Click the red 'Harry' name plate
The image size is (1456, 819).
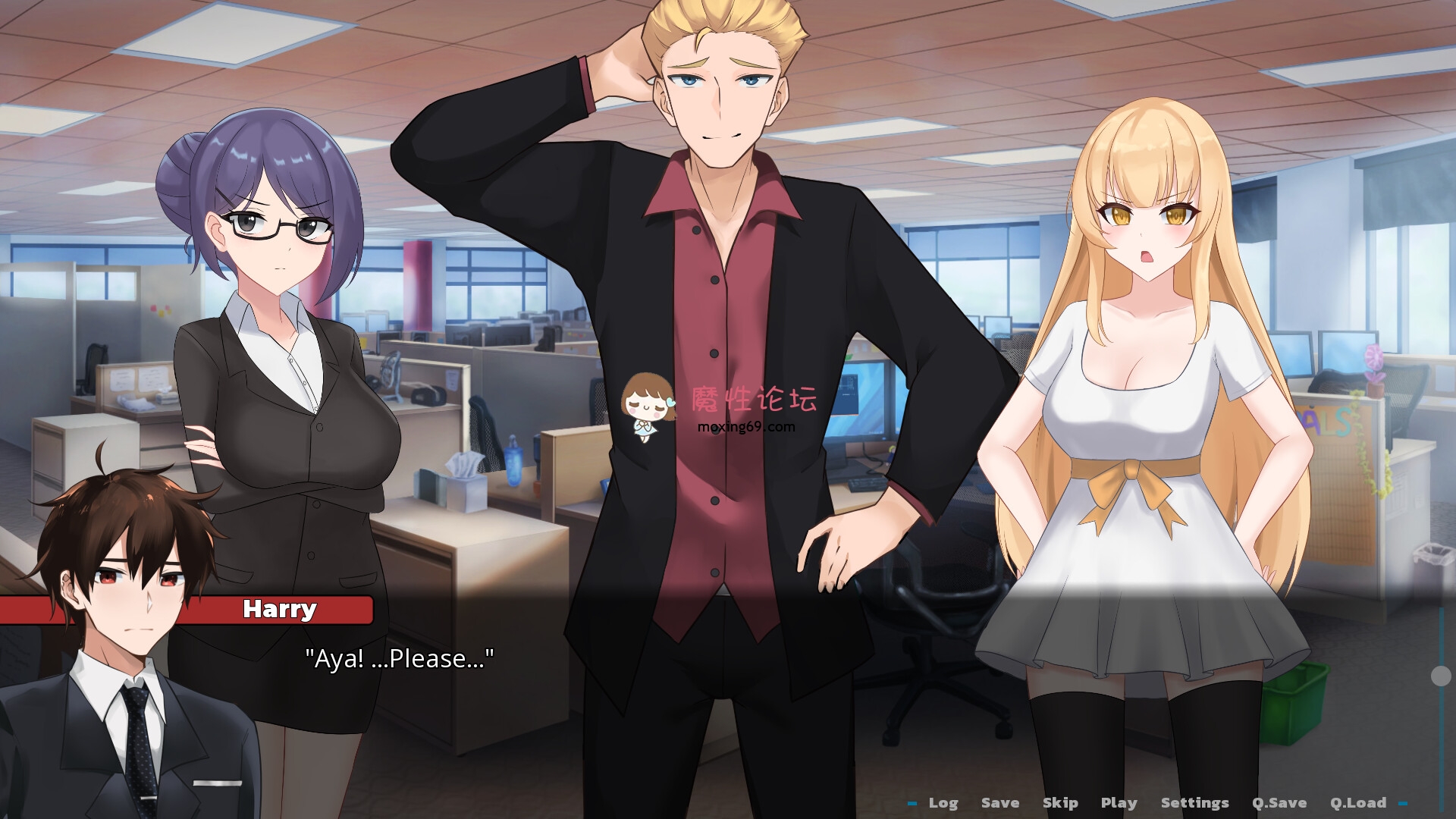279,609
